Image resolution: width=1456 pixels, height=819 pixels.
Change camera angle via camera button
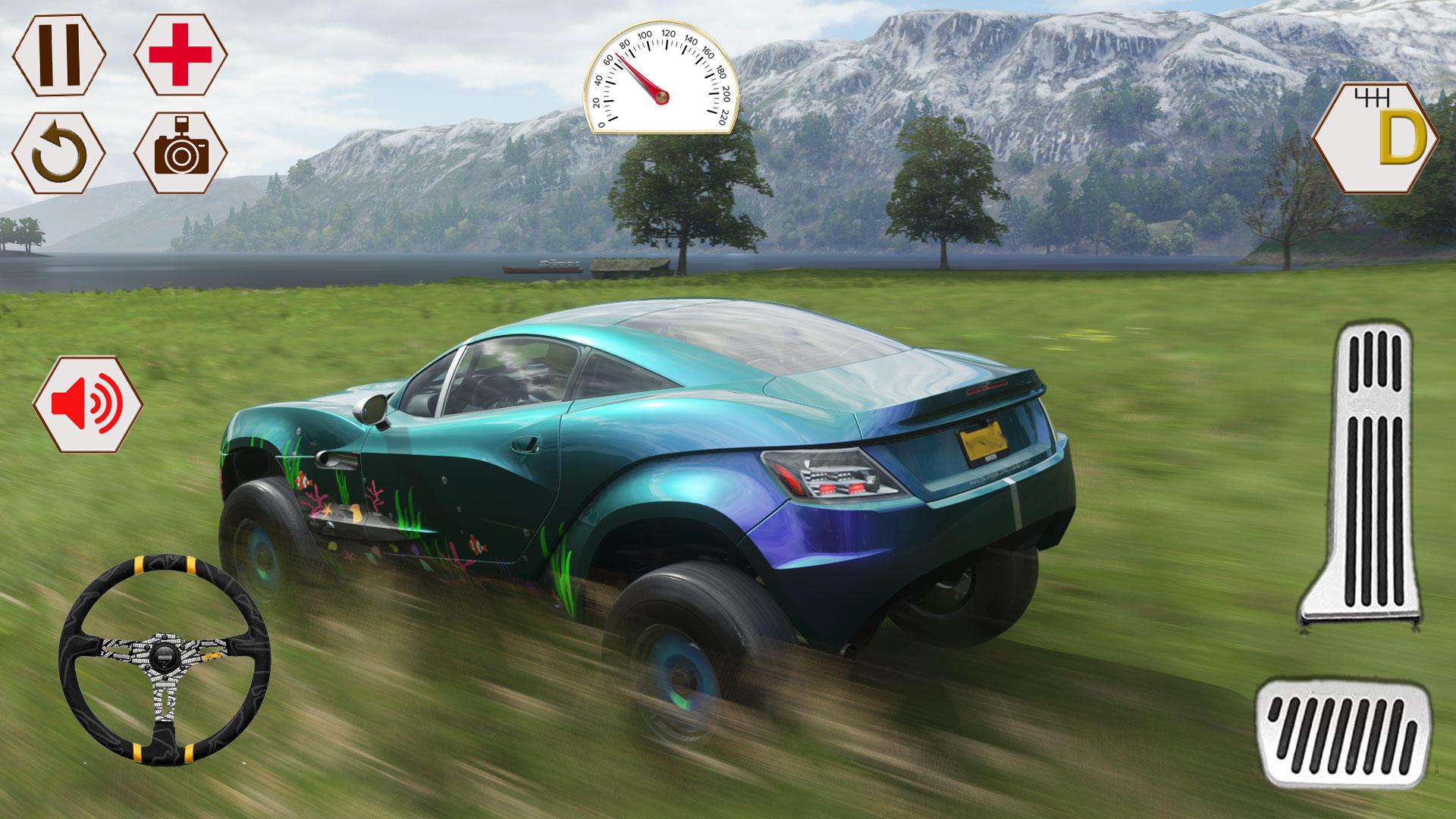[180, 152]
